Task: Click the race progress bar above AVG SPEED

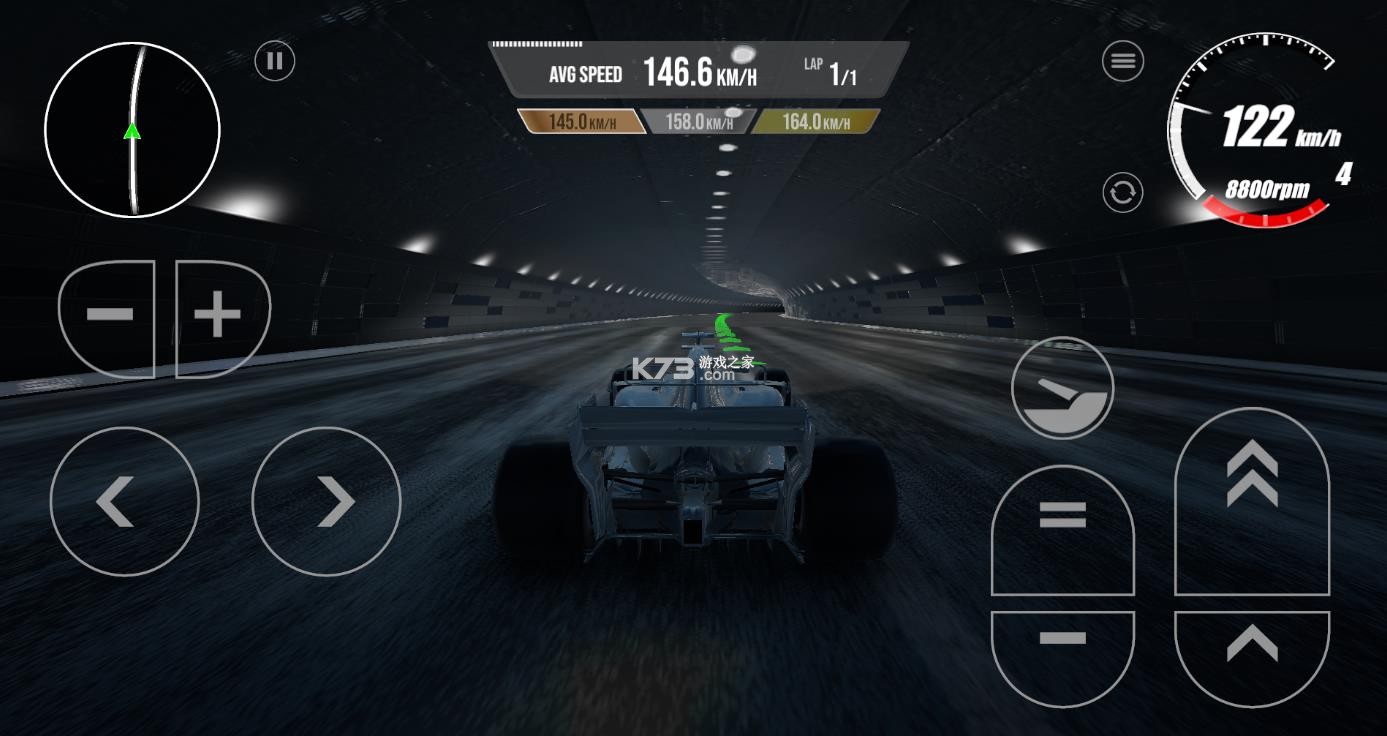Action: click(535, 42)
